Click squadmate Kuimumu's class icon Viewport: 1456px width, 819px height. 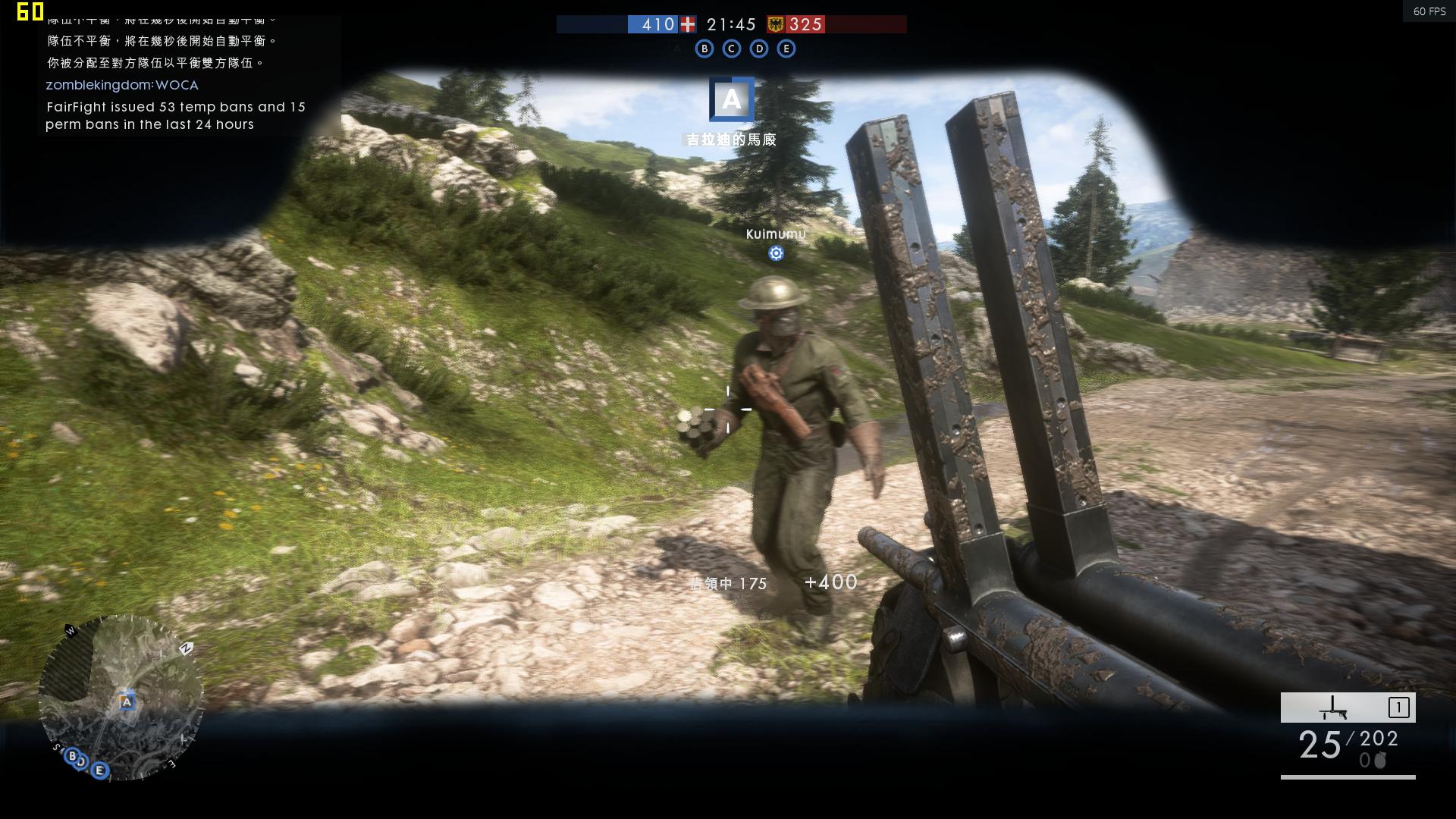776,253
